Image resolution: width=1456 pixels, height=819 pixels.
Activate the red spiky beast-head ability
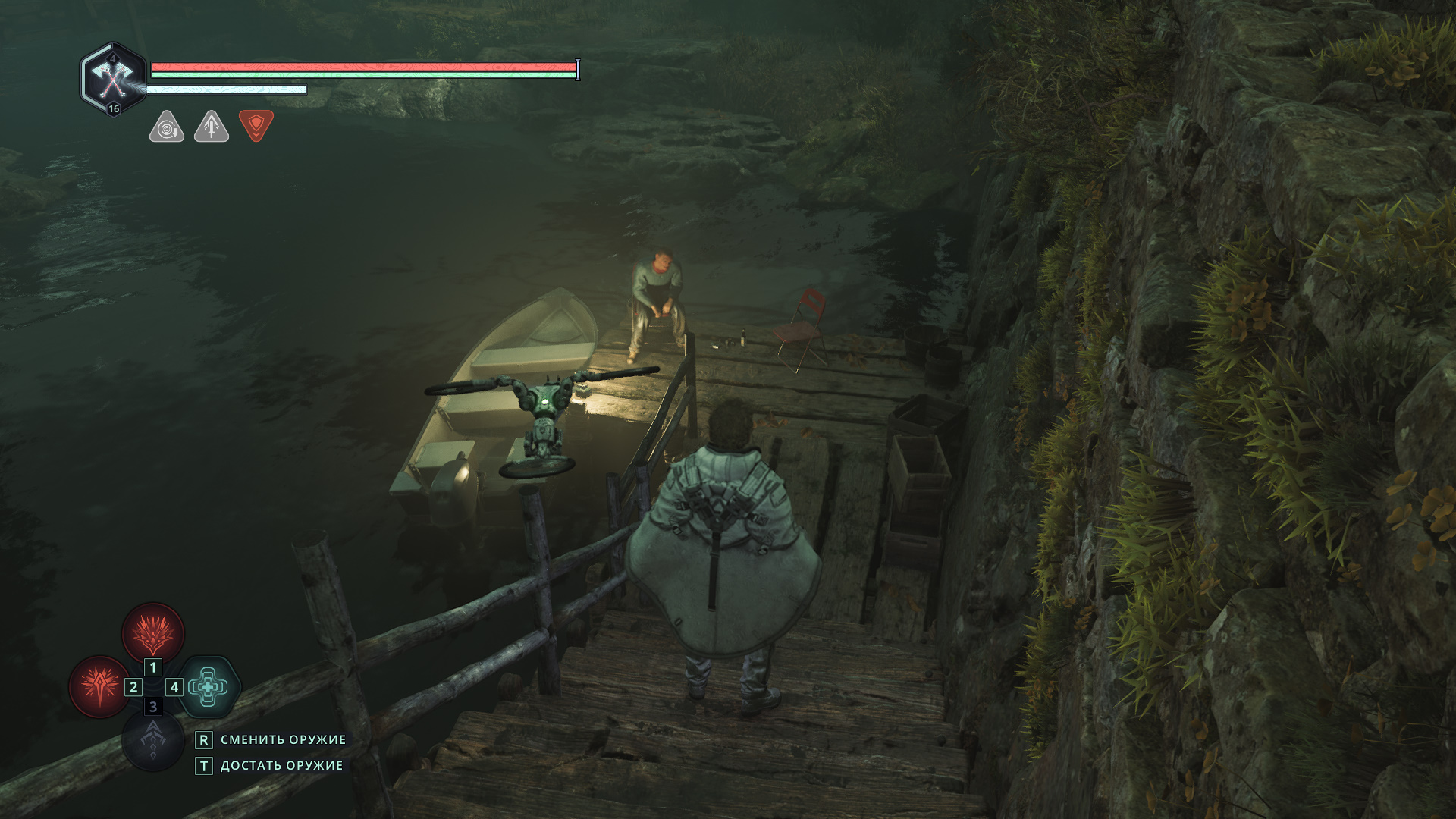[x=153, y=632]
